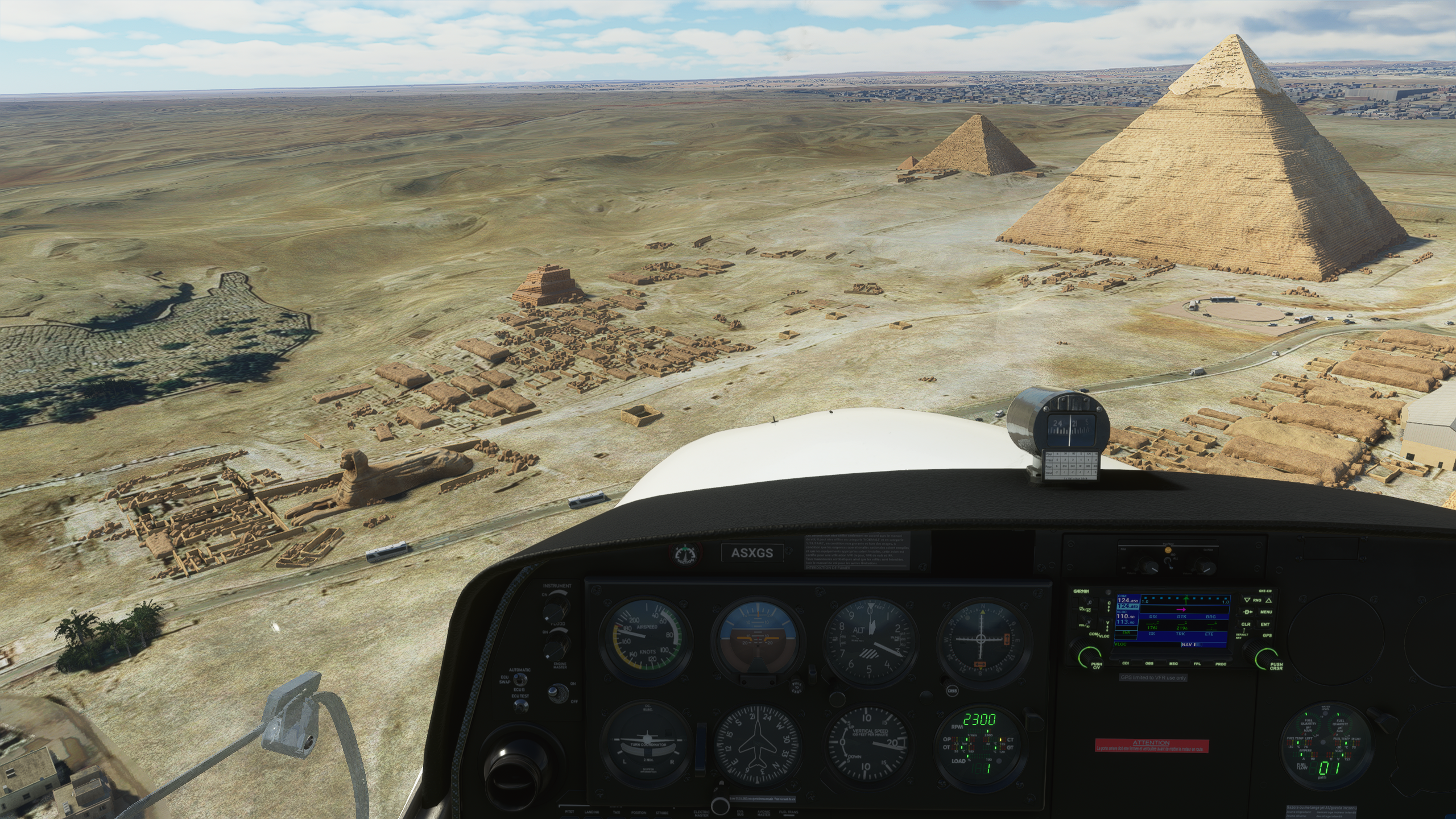Increase map range with the RNG up arrow
Viewport: 1456px width, 819px height.
coord(1268,600)
